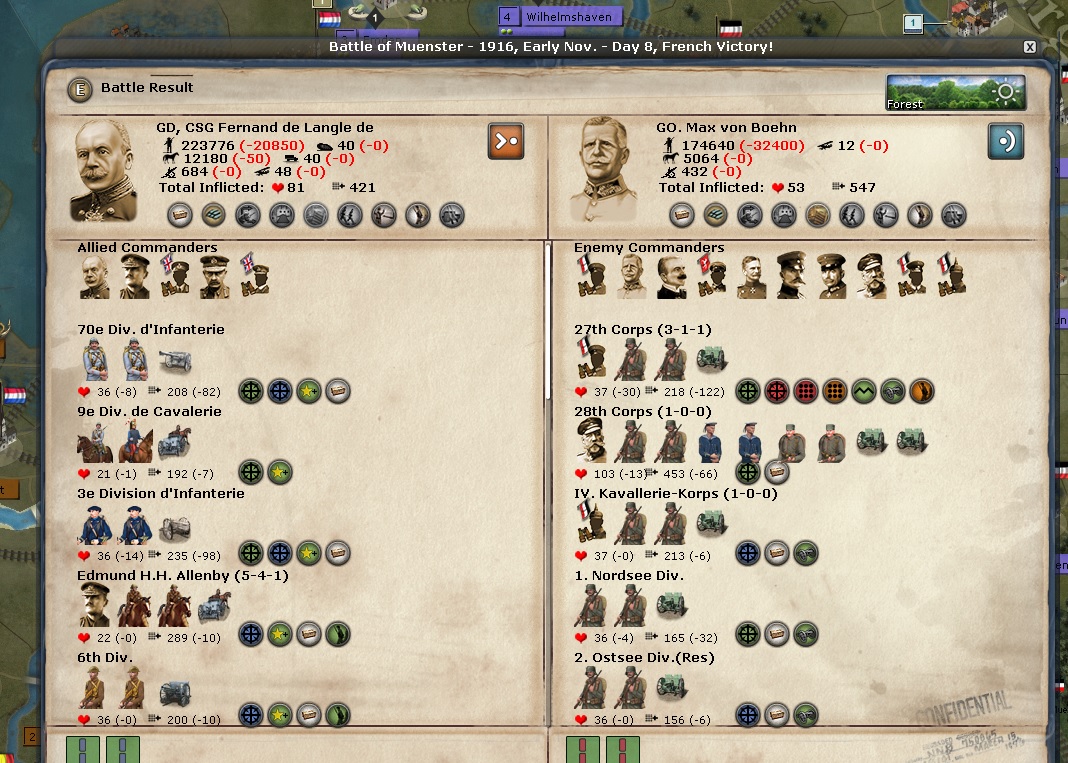Screen dimensions: 1068x763
Task: Choose the 28th Corps unit row
Action: pyautogui.click(x=642, y=412)
